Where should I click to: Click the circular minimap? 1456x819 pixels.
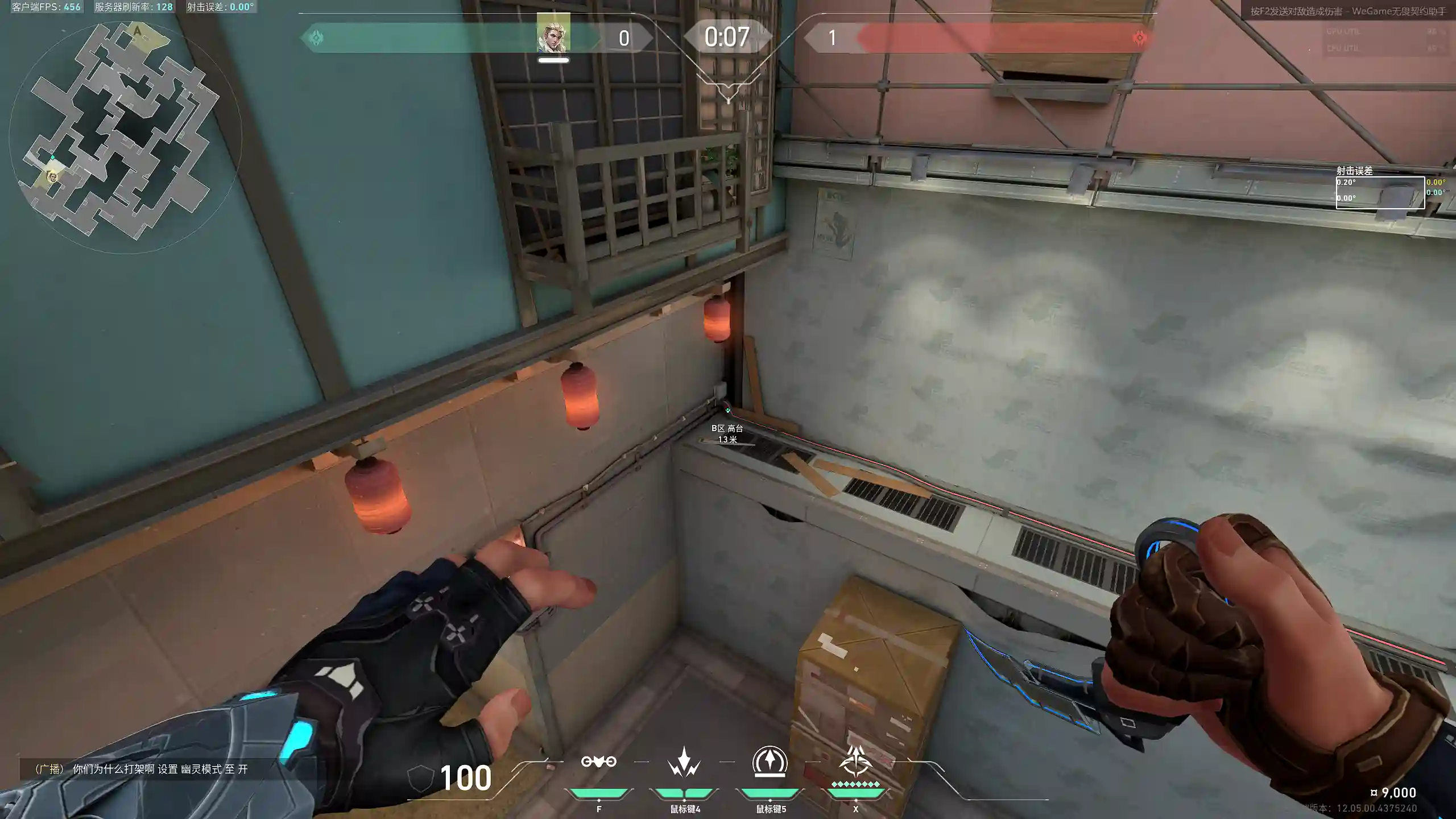point(125,136)
